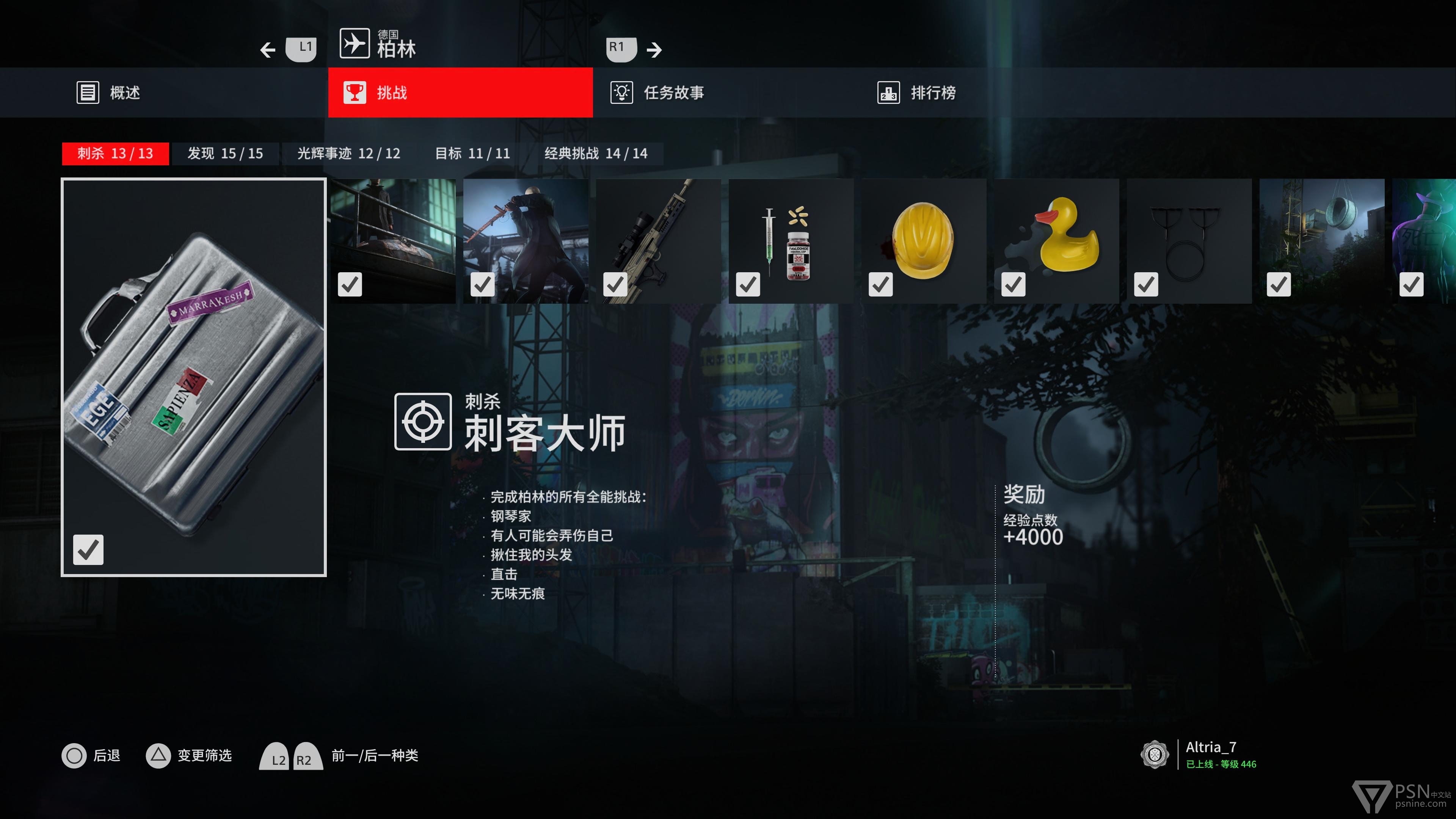Select the crane and concrete ring challenge tile
The image size is (1456, 819).
tap(1322, 242)
